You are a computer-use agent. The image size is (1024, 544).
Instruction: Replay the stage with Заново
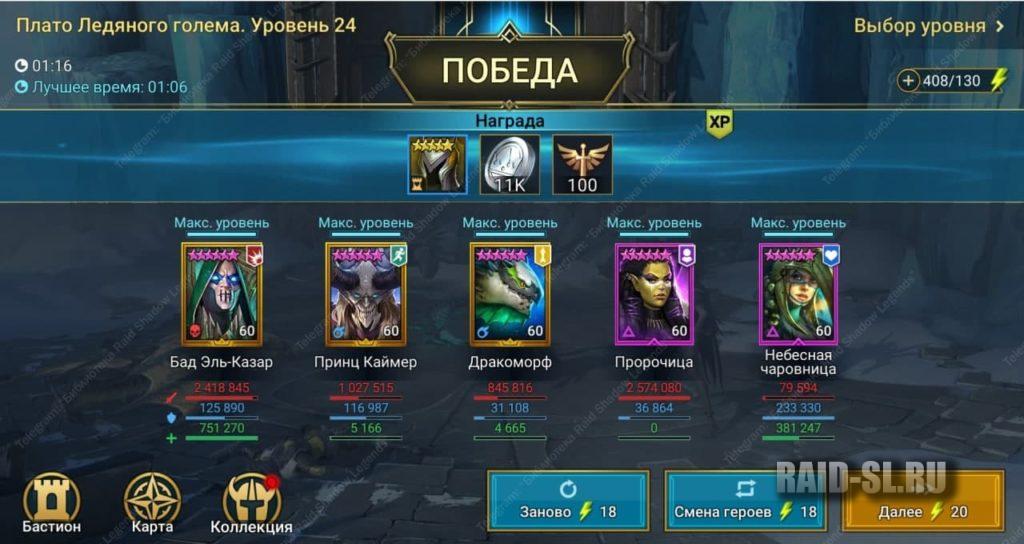[568, 500]
